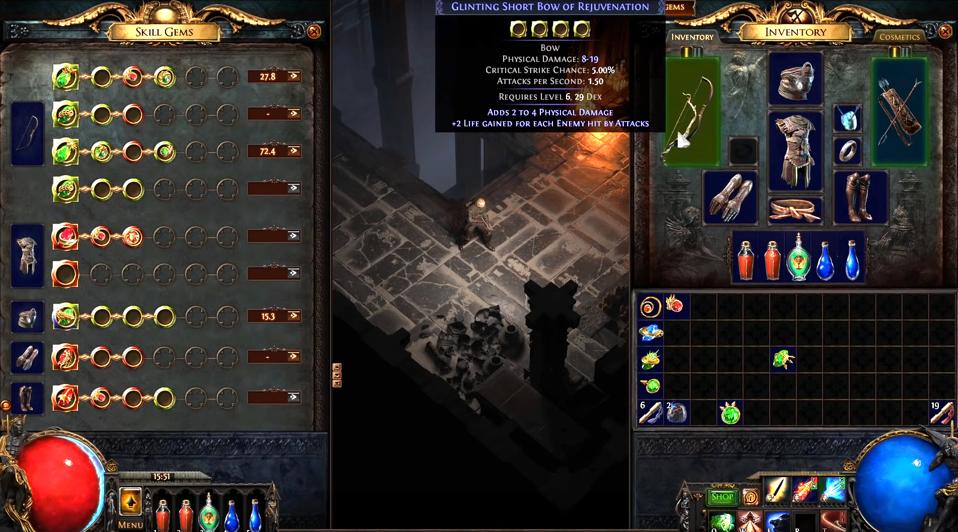Click the equipped helmet slot
This screenshot has width=958, height=532.
(x=795, y=79)
